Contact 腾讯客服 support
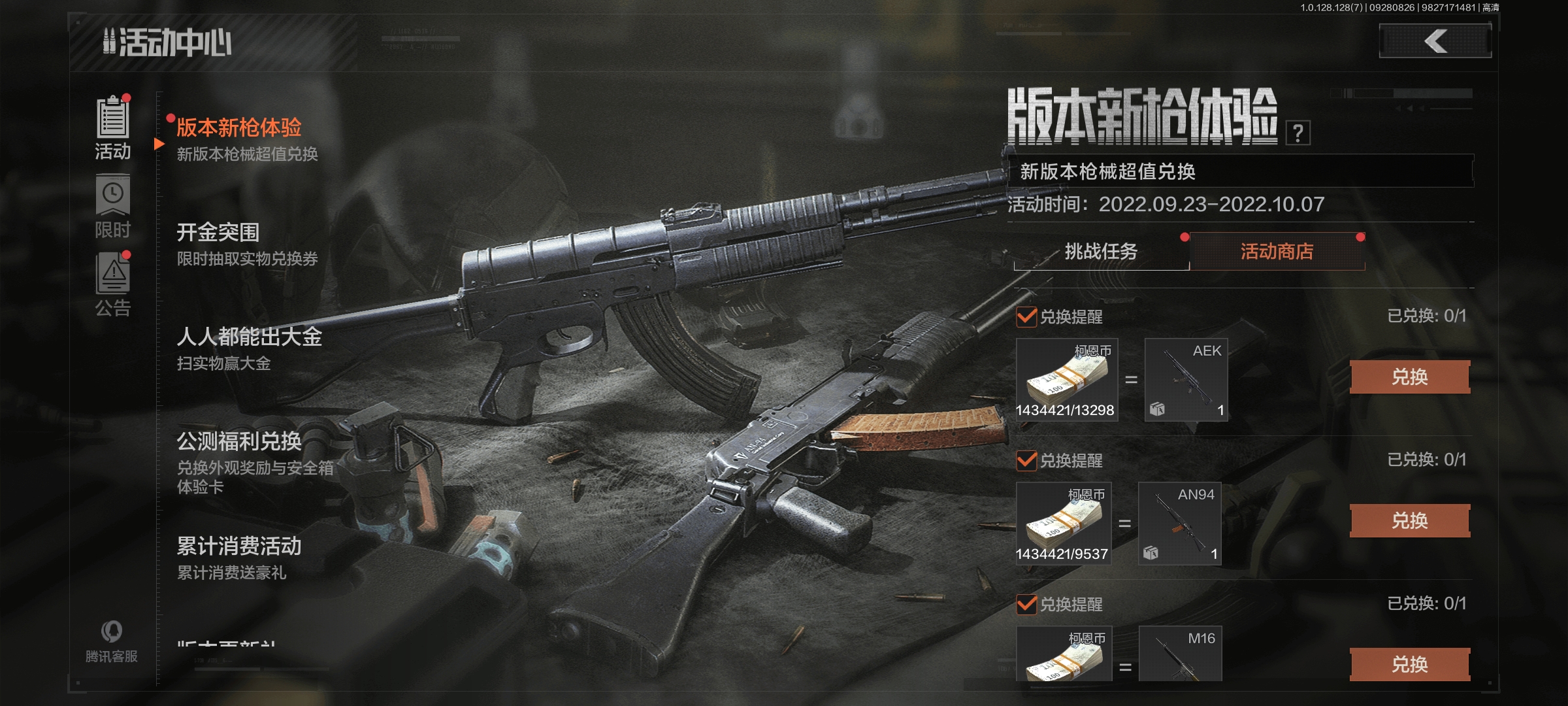This screenshot has height=706, width=1568. (112, 641)
